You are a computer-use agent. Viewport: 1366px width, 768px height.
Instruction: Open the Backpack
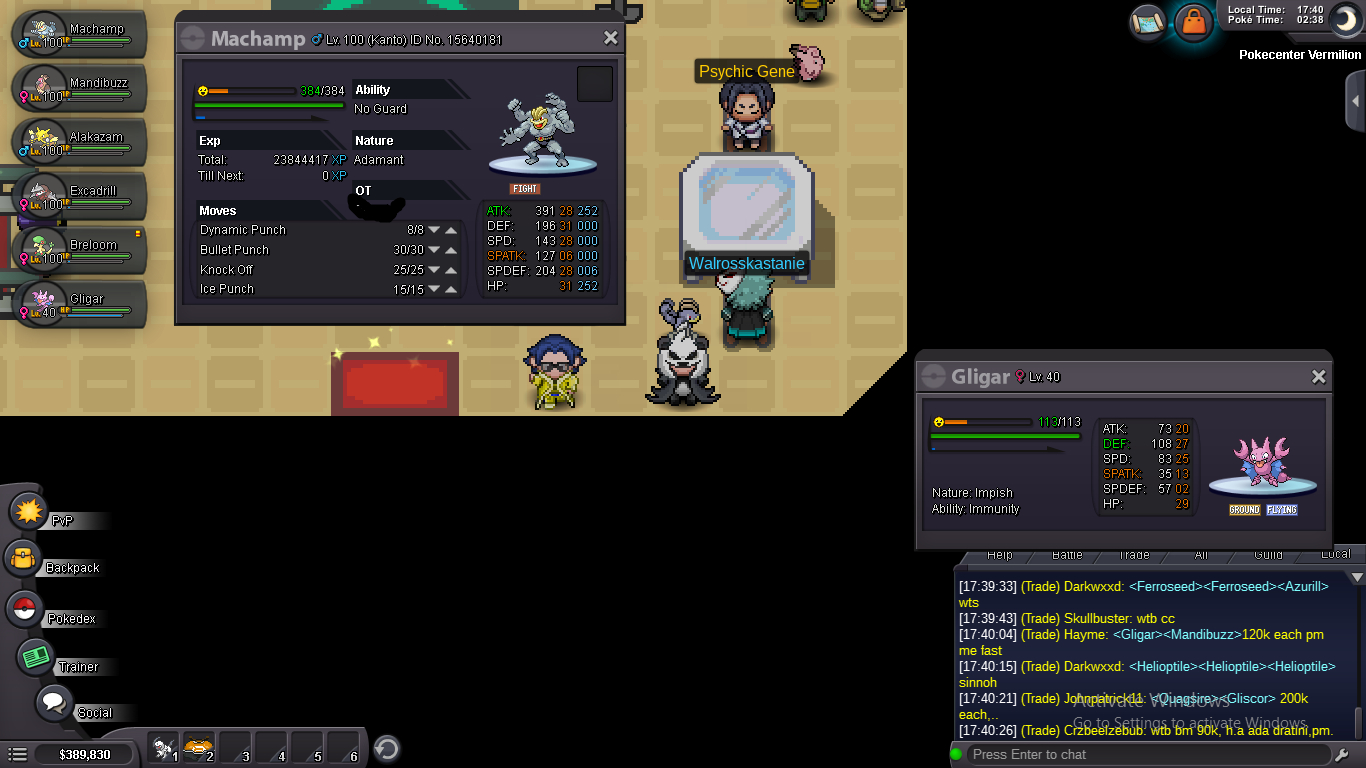click(x=23, y=559)
